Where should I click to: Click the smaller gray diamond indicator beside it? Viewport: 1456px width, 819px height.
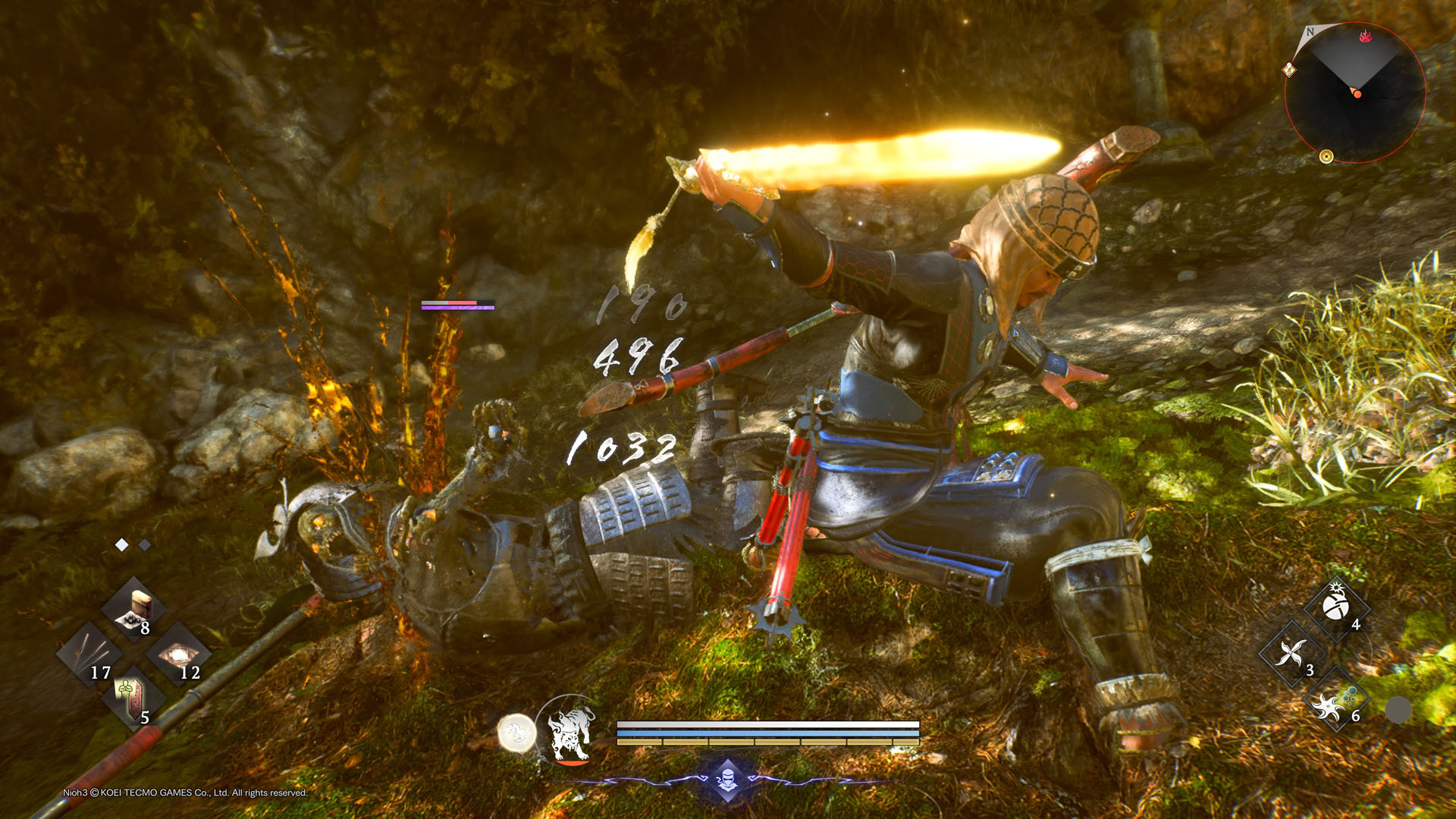point(146,544)
